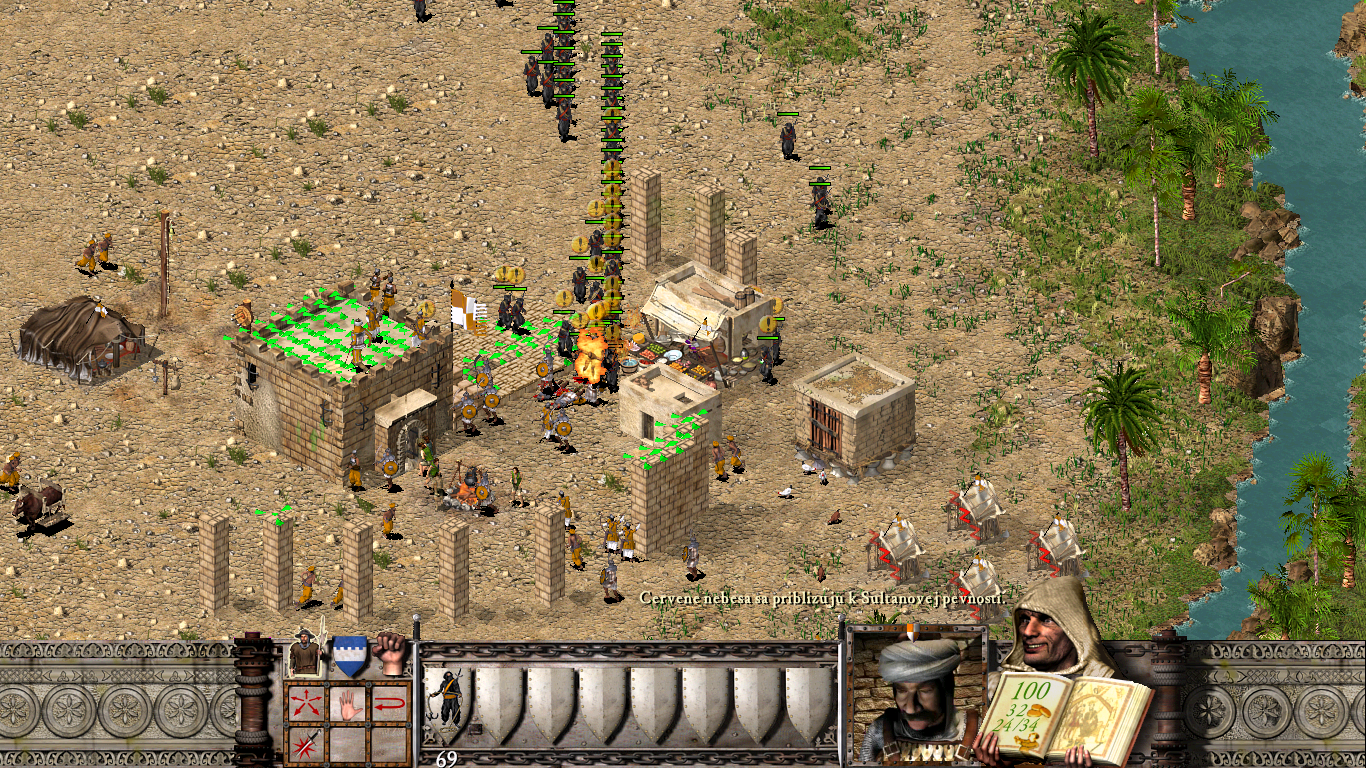Screen dimensions: 1366x768
Task: Choose the open hand stand-ground stance
Action: [346, 703]
